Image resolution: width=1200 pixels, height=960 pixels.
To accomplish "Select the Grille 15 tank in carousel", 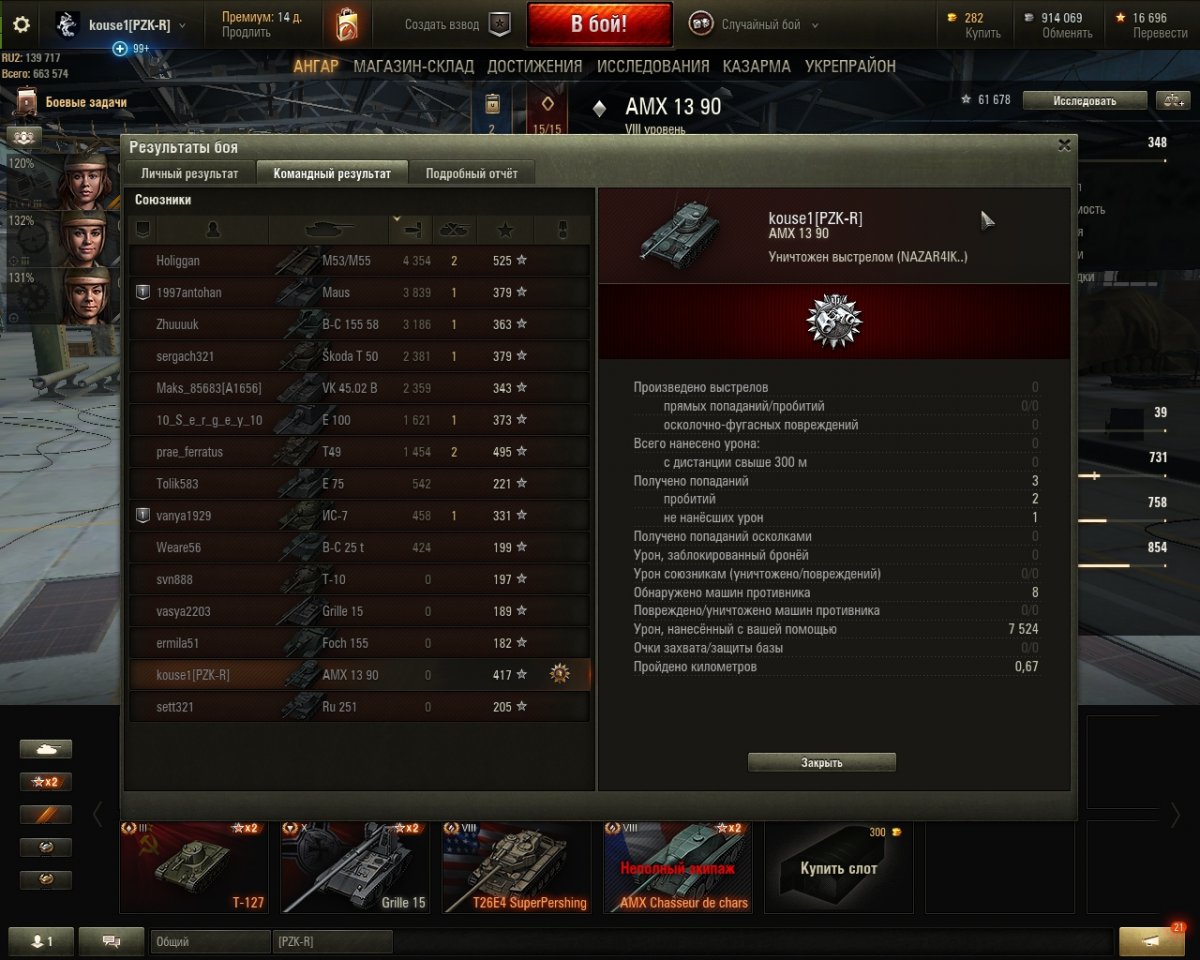I will coord(355,868).
